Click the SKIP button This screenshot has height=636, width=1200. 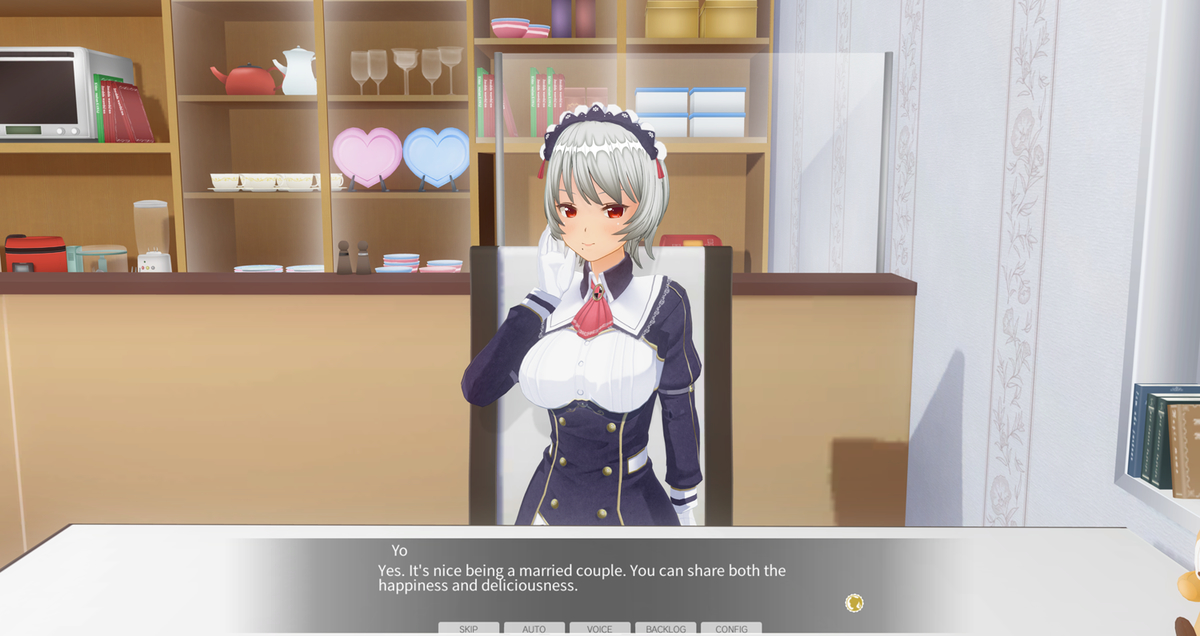tap(468, 629)
